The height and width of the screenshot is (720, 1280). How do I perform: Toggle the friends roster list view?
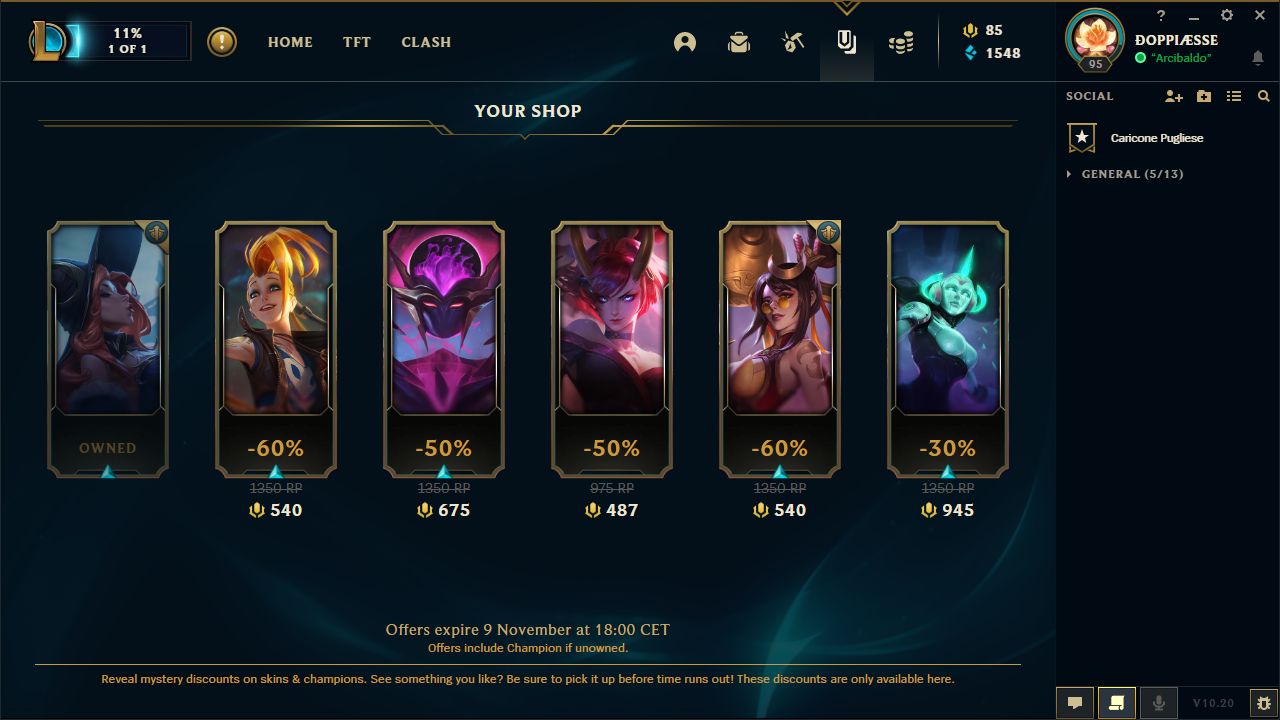tap(1233, 96)
